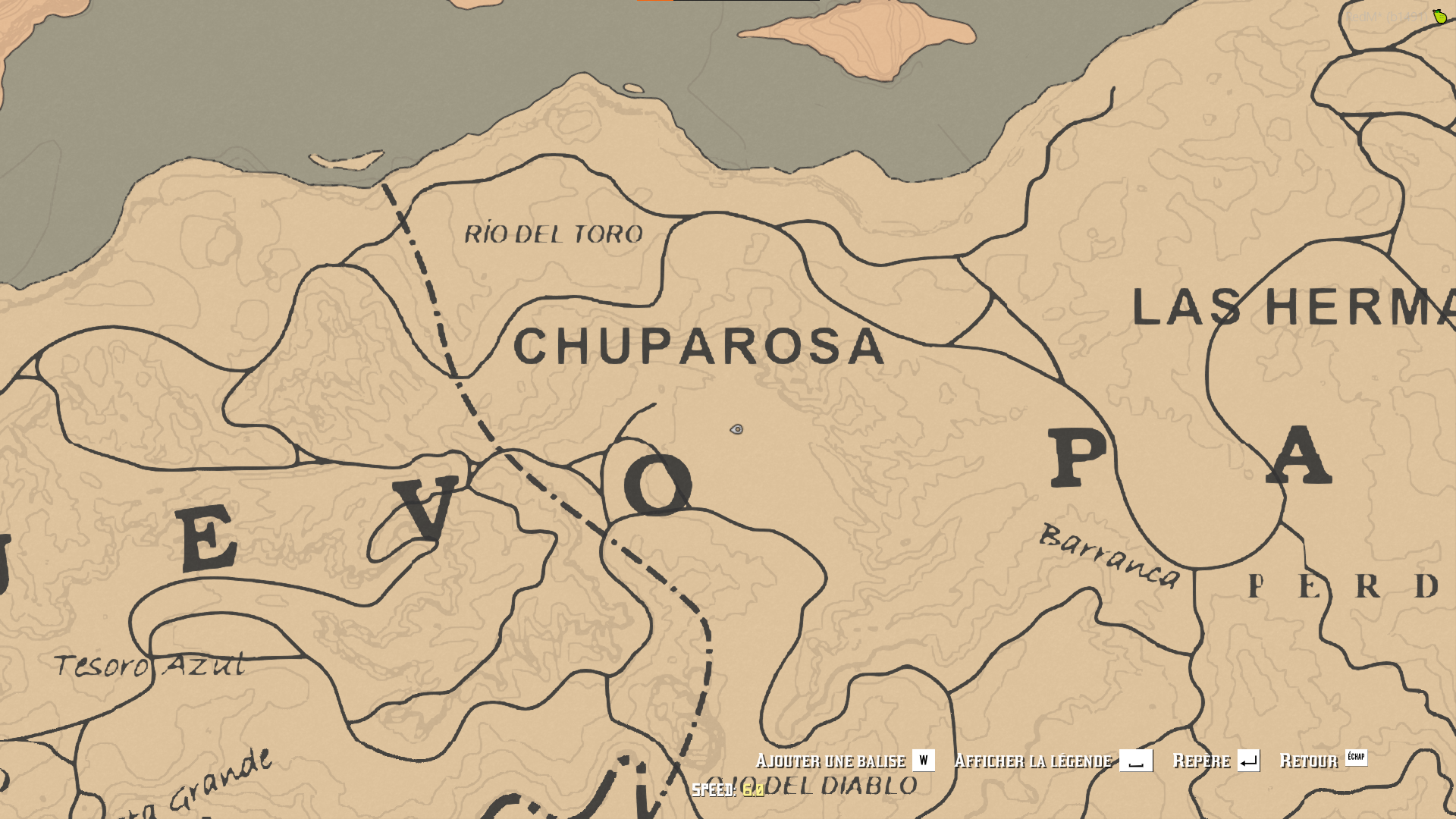
Task: Open the legend via Afficher la légende
Action: point(1034,760)
